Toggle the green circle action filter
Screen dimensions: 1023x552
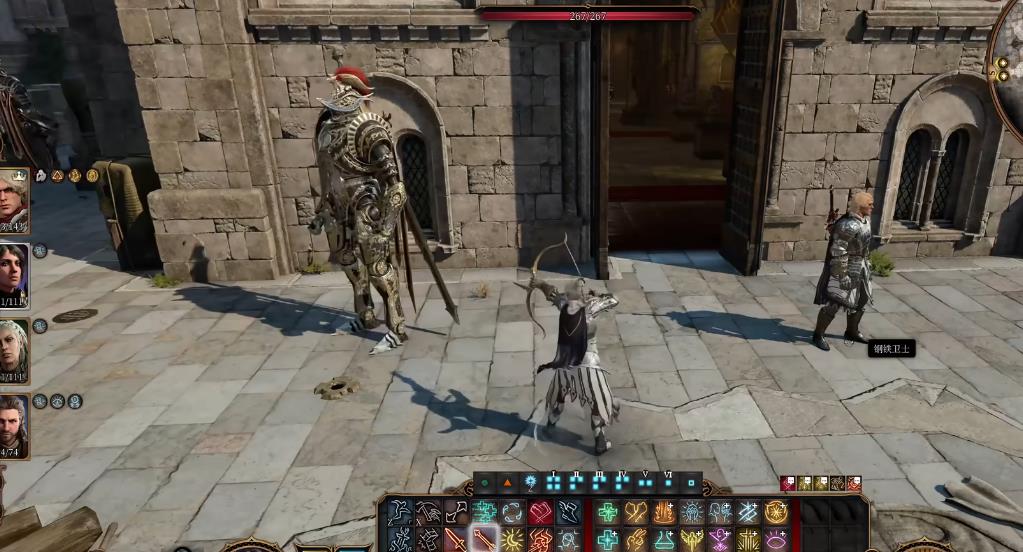click(485, 482)
